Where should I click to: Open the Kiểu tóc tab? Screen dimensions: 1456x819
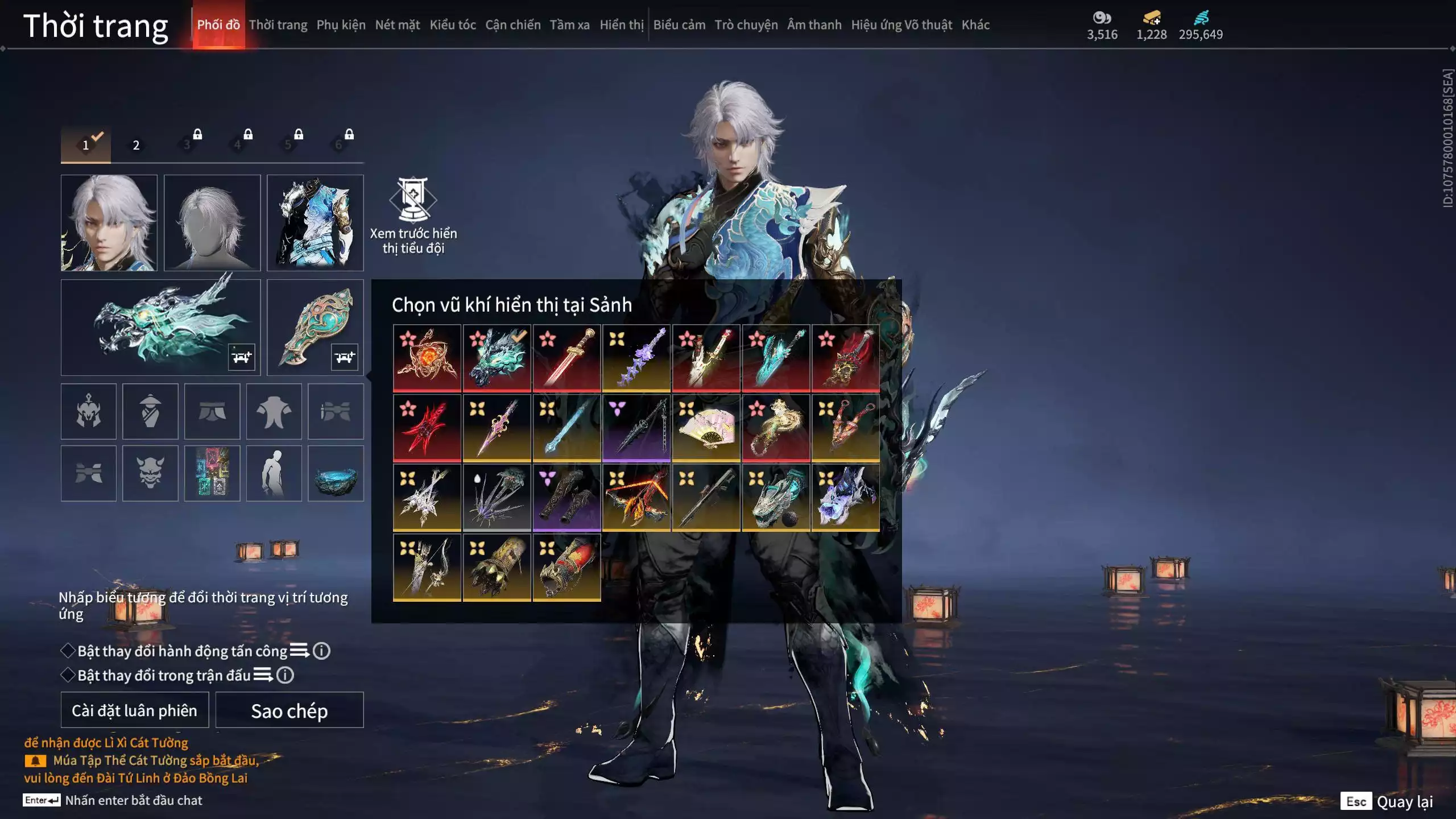tap(452, 25)
